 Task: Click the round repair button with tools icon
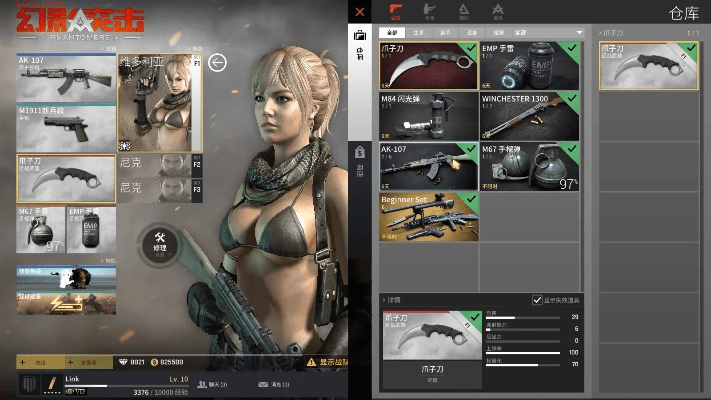[159, 241]
